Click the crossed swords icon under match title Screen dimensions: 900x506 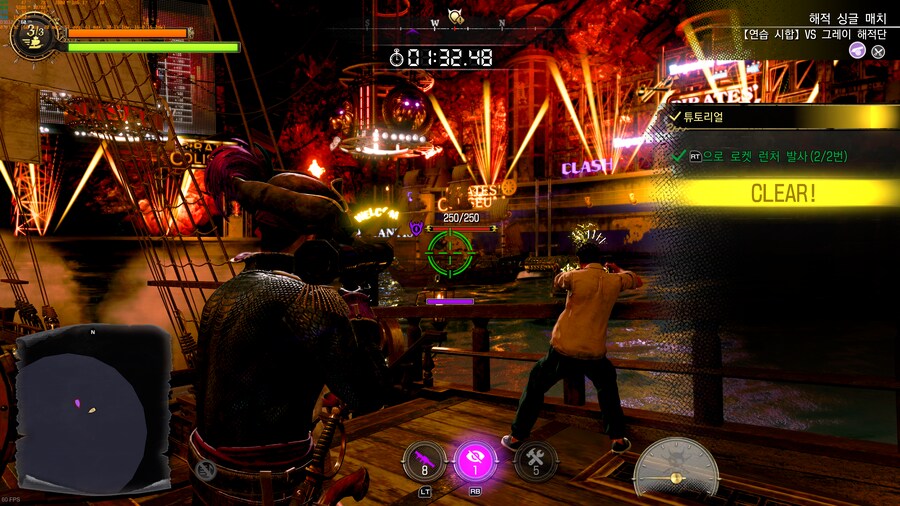878,50
